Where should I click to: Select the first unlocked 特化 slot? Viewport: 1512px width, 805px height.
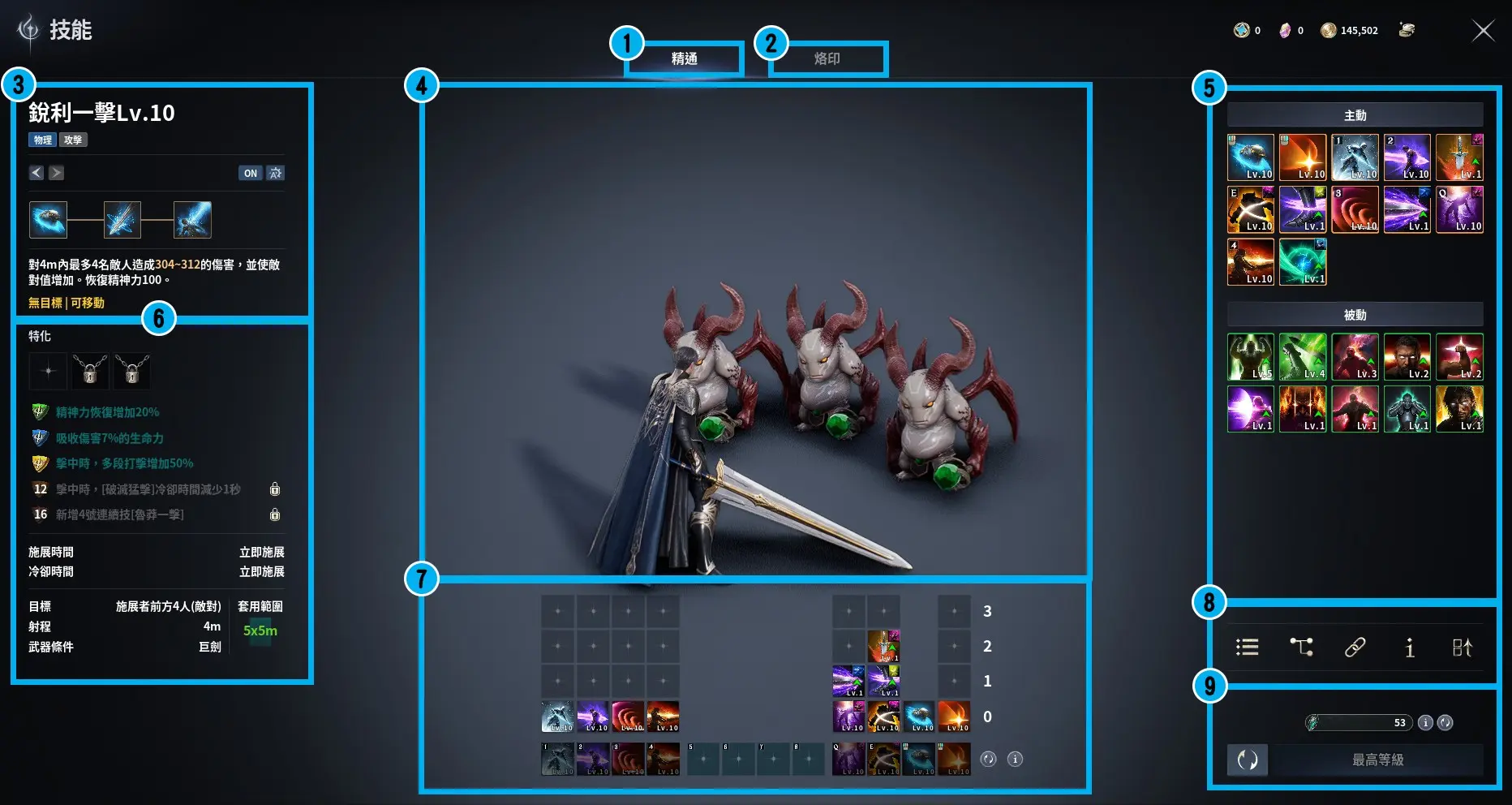tap(48, 371)
